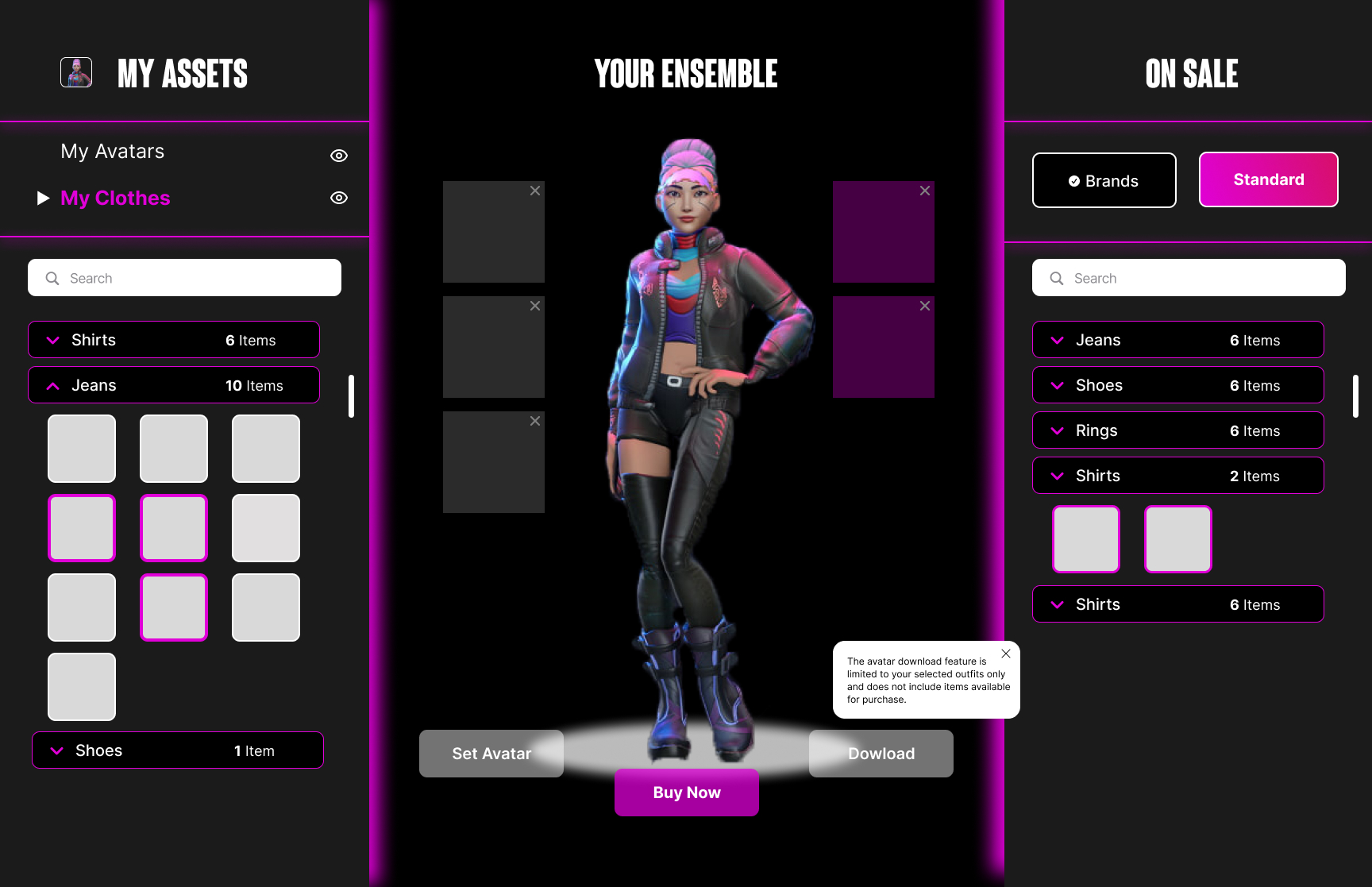Open the My Clothes category

(114, 198)
